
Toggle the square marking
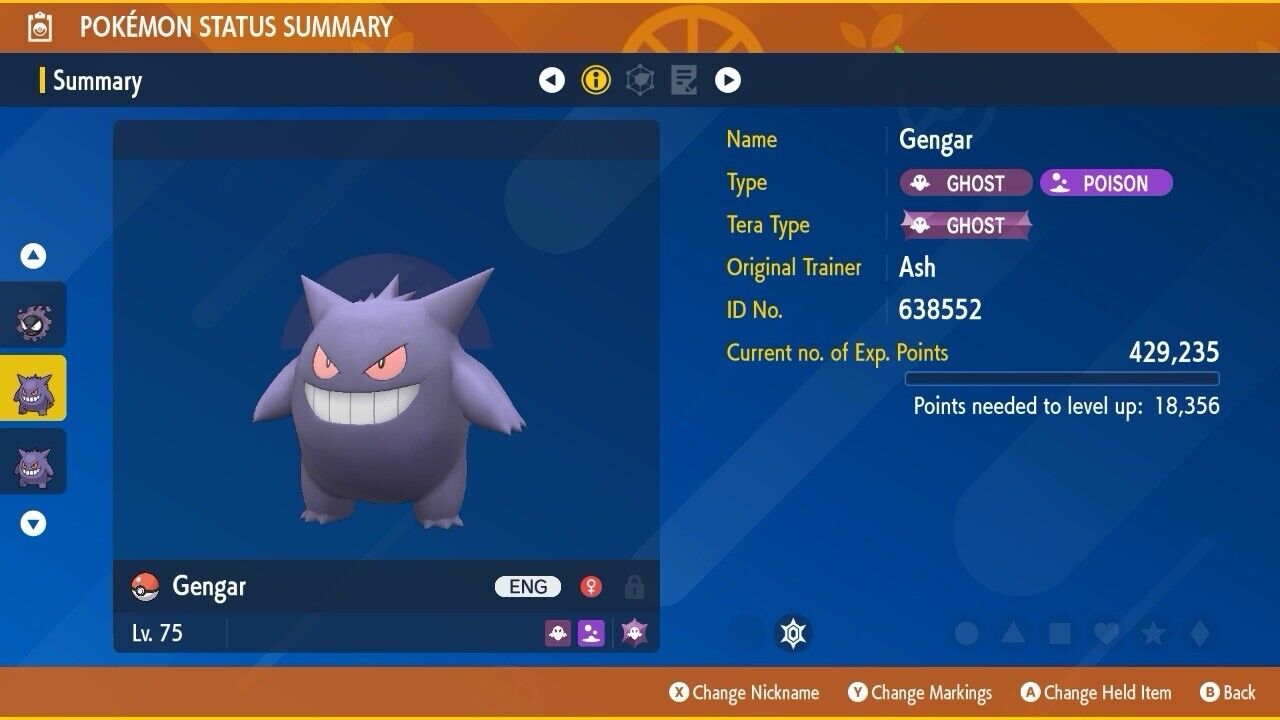(1059, 633)
